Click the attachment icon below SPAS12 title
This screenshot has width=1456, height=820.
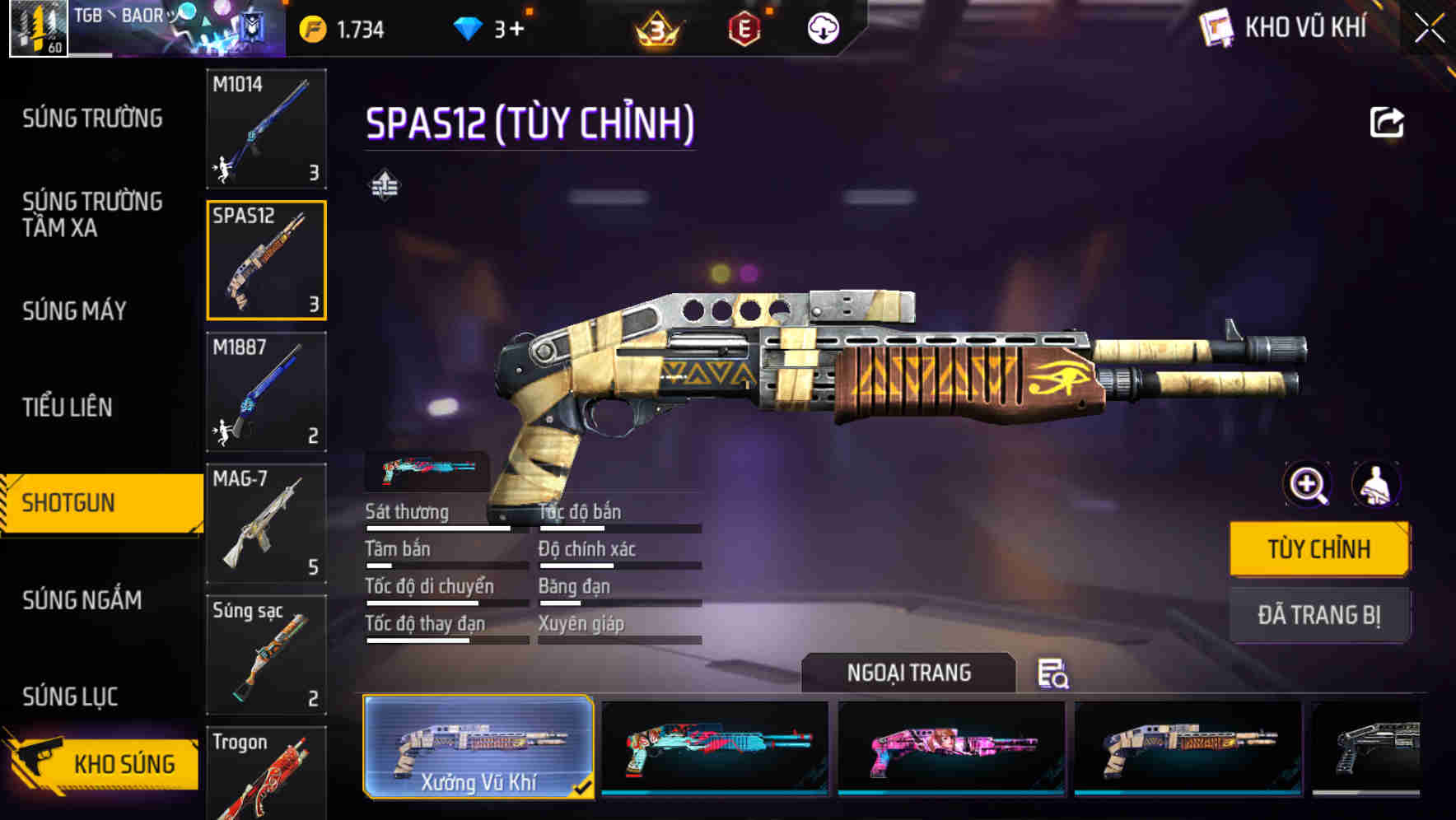pos(385,184)
